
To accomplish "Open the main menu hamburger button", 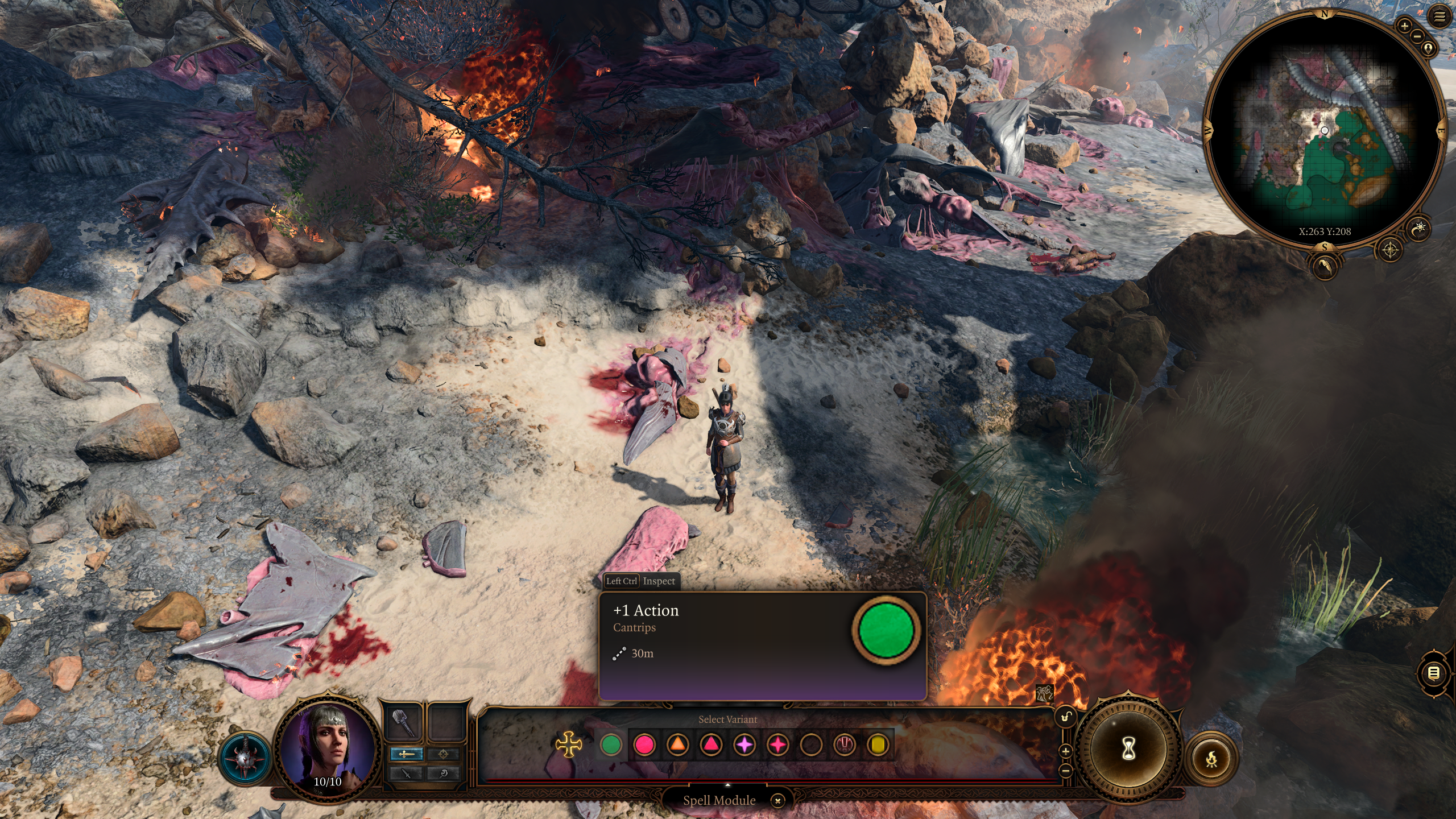I will pyautogui.click(x=1440, y=17).
